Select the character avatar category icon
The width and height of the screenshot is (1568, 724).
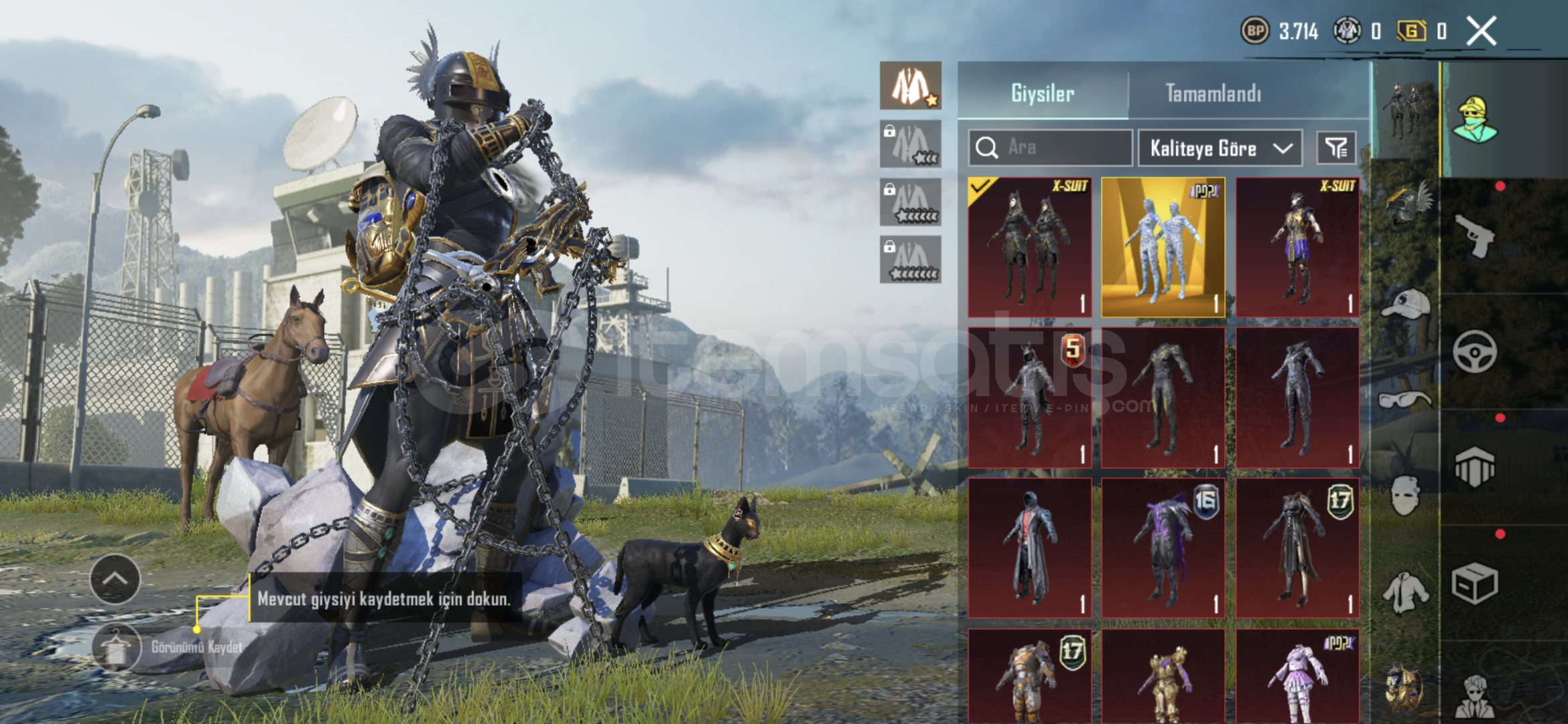coord(1474,120)
